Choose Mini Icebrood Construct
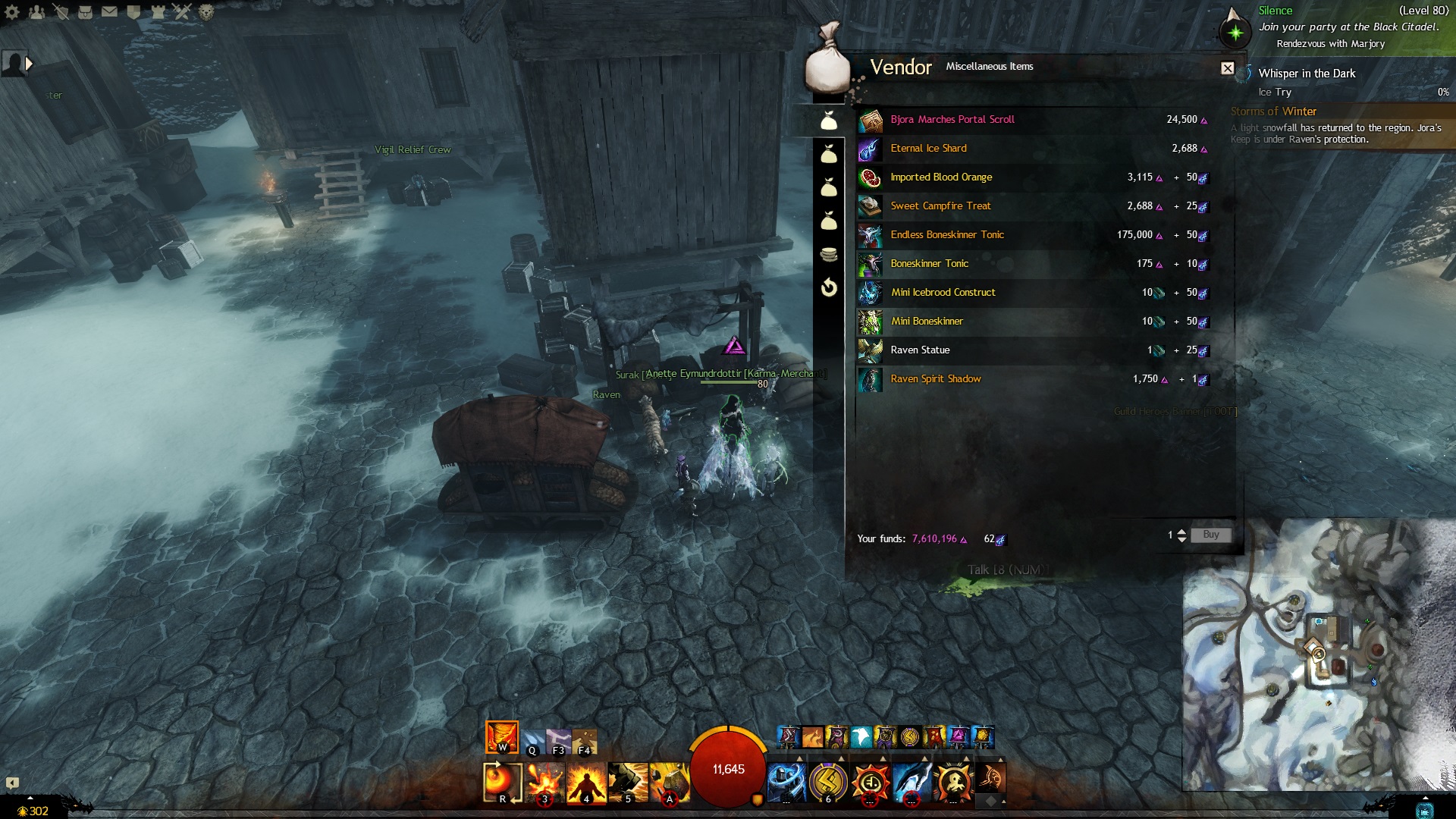The height and width of the screenshot is (819, 1456). point(943,293)
